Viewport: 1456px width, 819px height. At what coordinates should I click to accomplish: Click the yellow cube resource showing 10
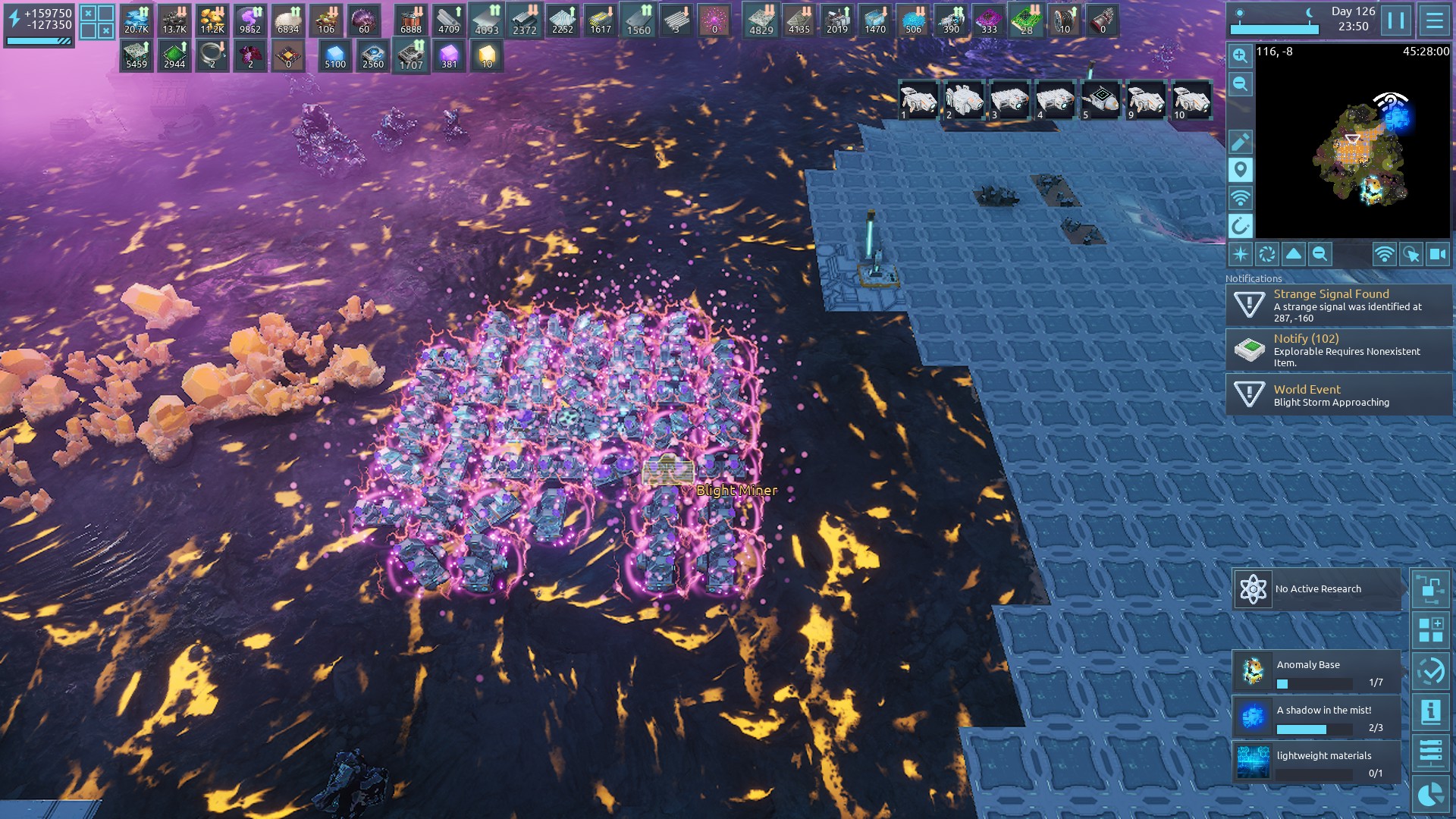[487, 56]
